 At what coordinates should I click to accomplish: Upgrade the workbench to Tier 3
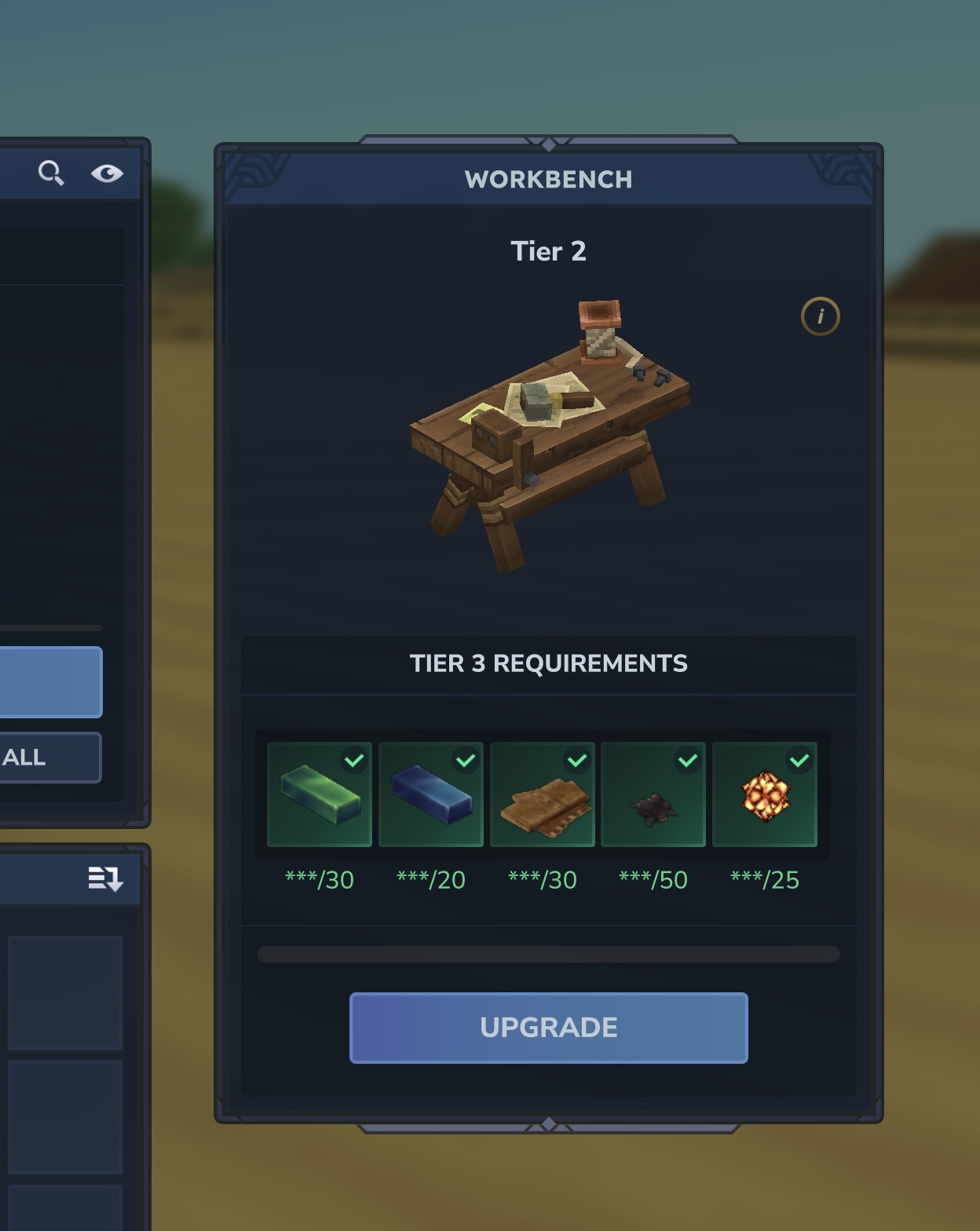click(x=548, y=1028)
